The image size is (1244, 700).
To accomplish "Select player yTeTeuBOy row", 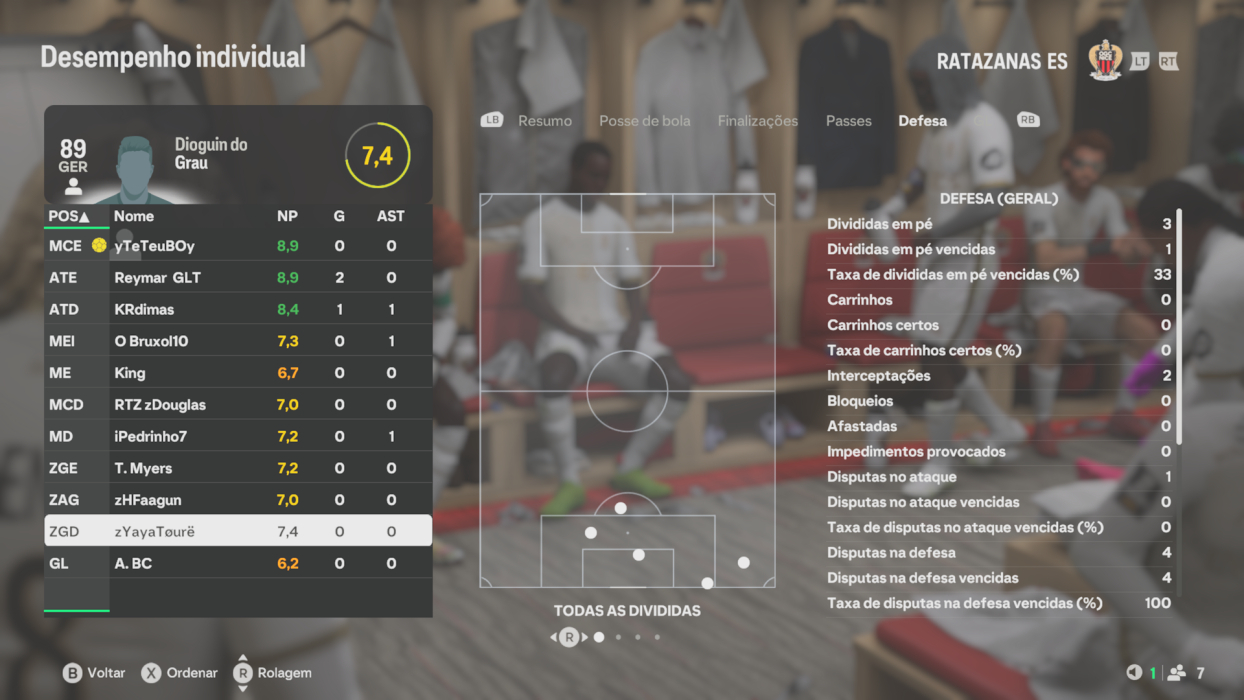I will pyautogui.click(x=238, y=246).
